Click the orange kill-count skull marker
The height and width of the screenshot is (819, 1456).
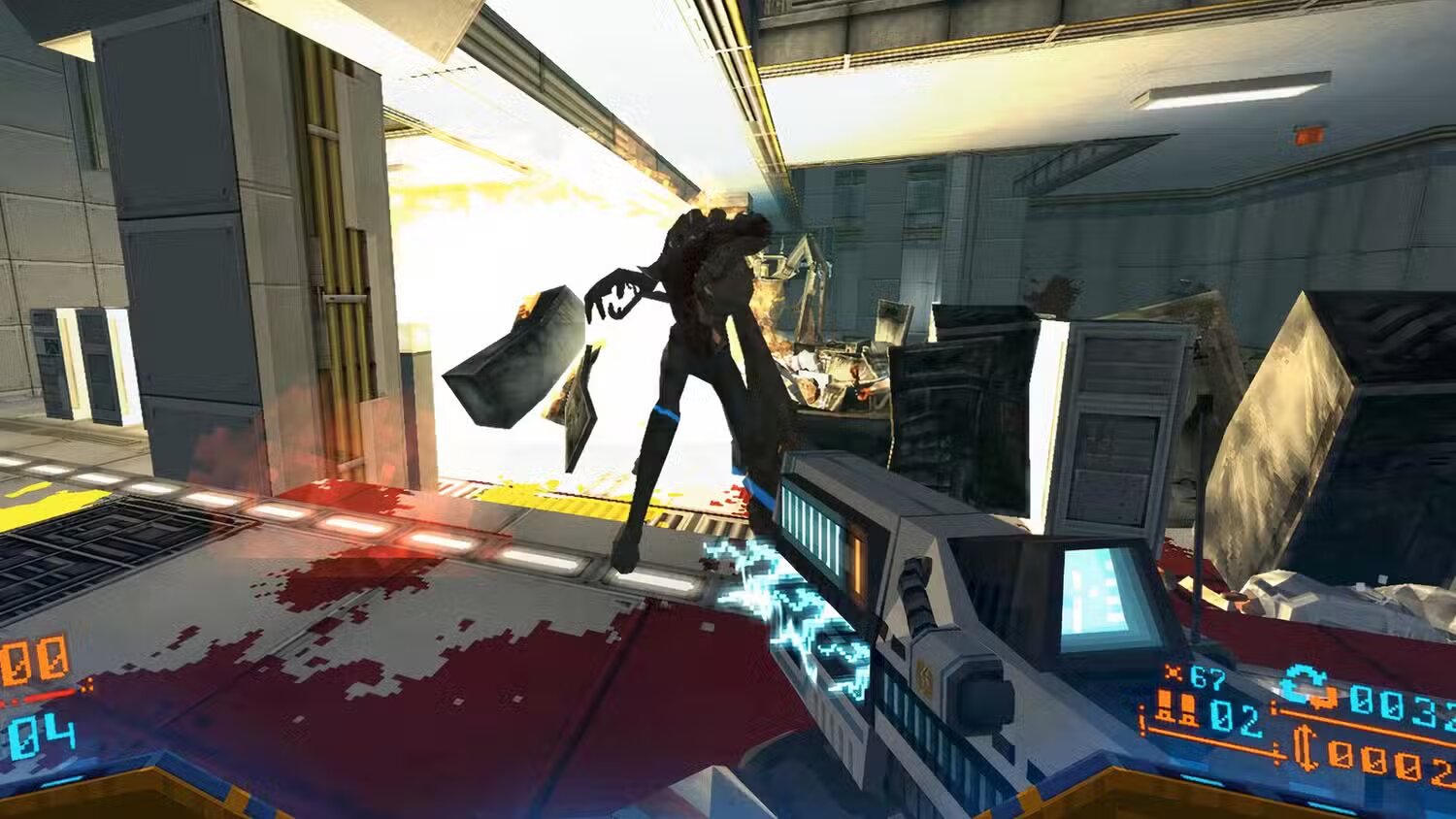pyautogui.click(x=1175, y=672)
